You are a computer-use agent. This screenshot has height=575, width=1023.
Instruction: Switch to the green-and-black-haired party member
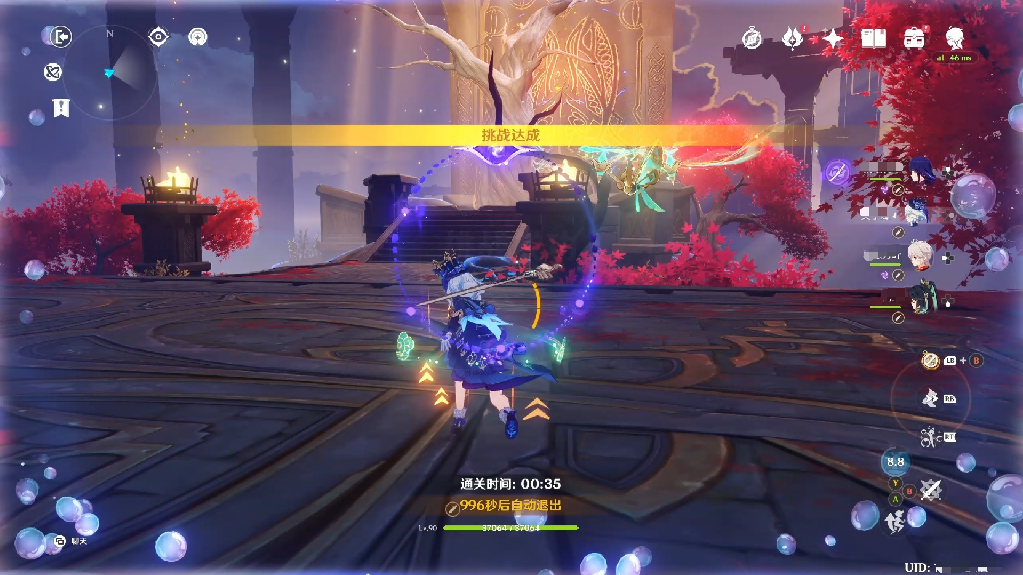[919, 297]
